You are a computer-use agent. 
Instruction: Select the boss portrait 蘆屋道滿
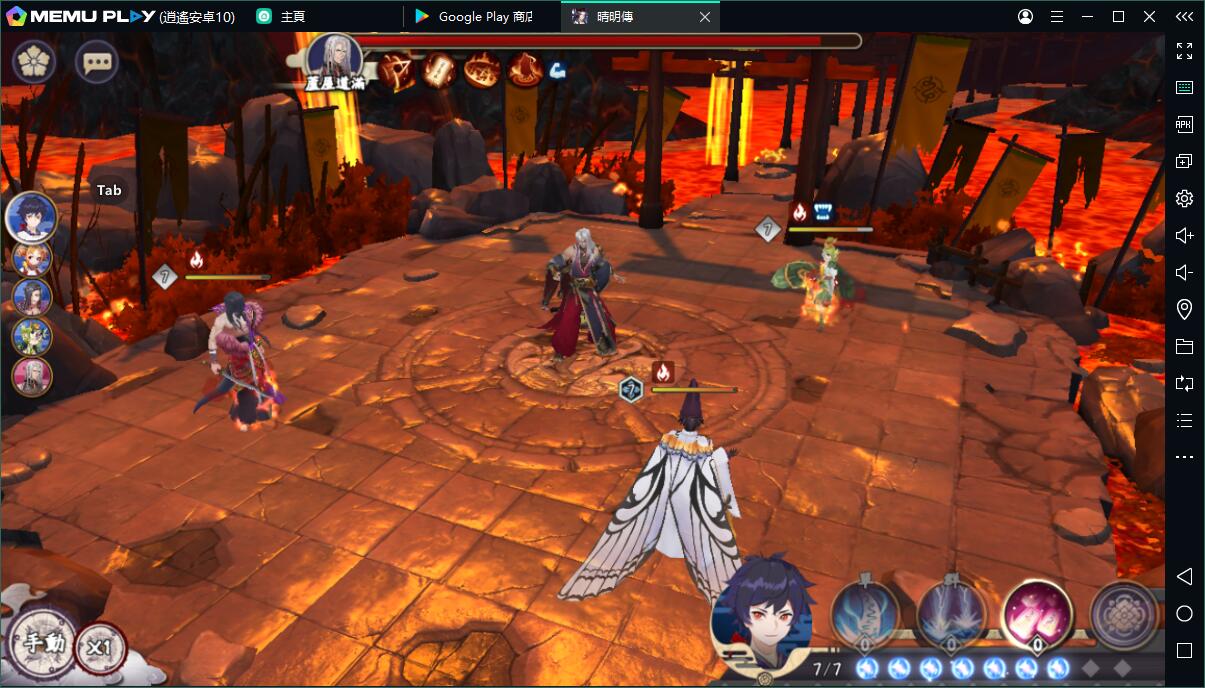coord(334,58)
